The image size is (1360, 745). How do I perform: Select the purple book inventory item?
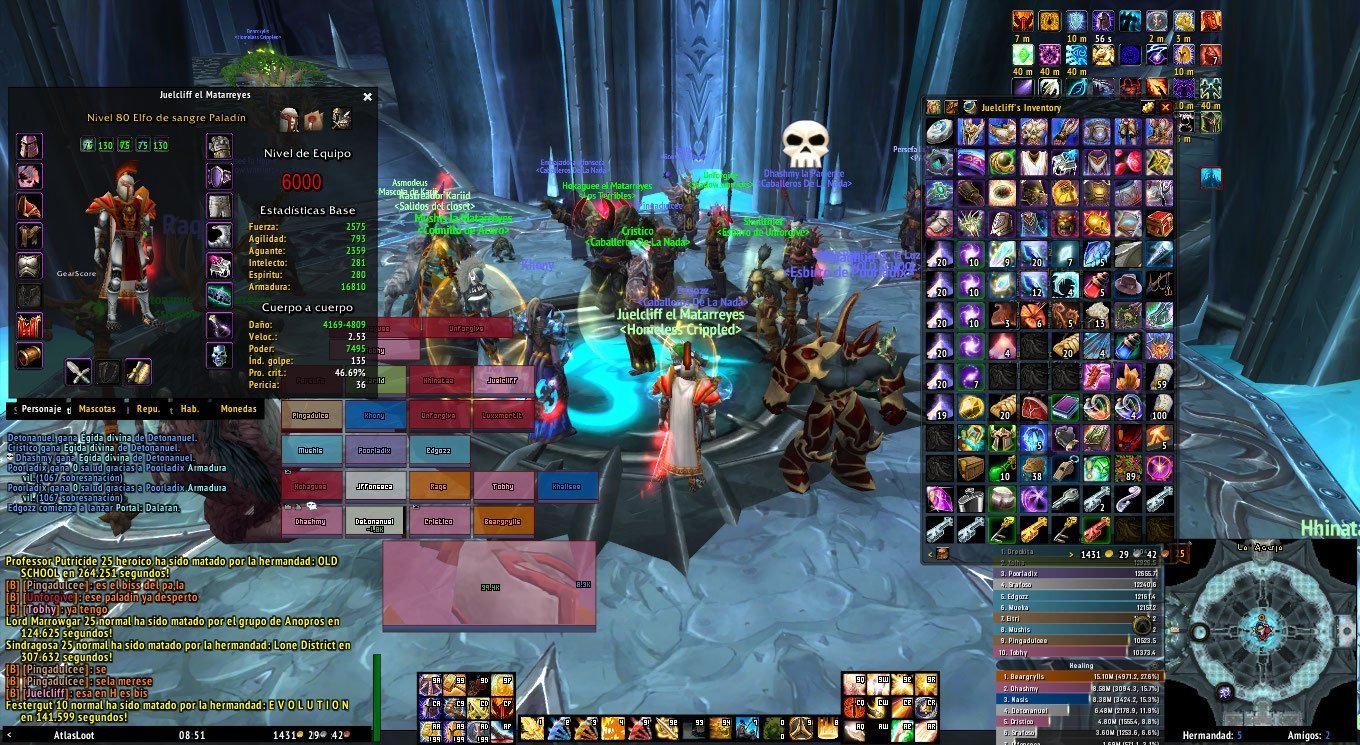pos(1064,407)
